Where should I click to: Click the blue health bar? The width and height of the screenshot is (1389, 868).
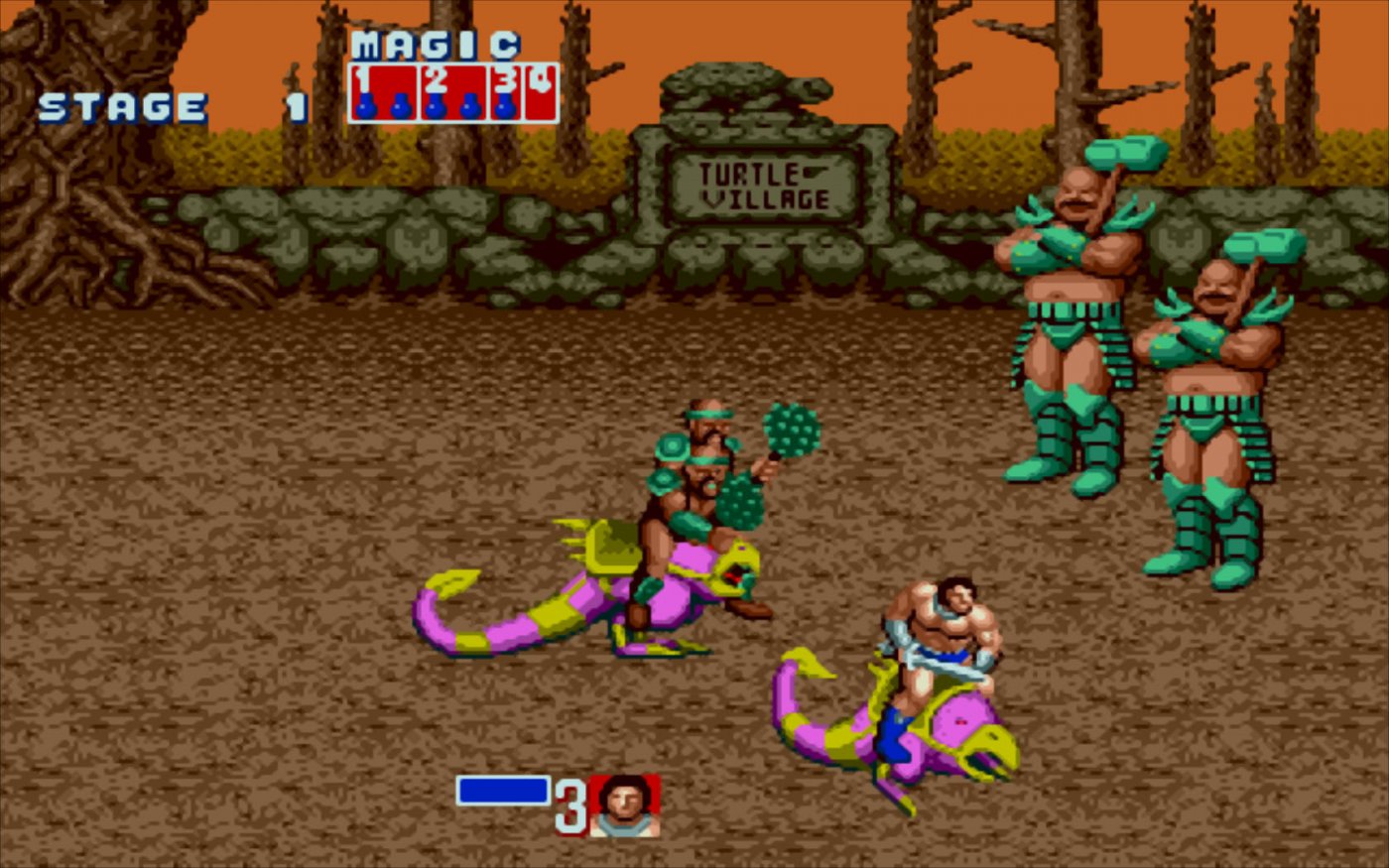[504, 789]
